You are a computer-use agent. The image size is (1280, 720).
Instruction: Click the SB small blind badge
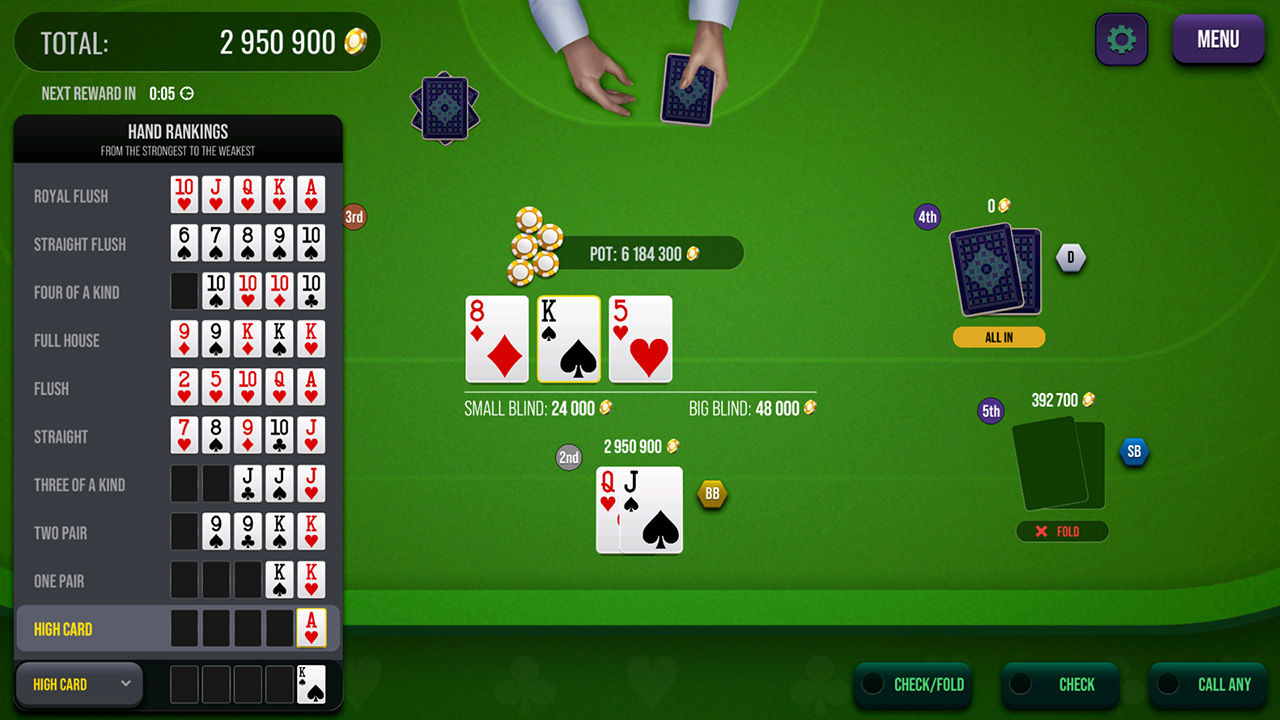click(1135, 452)
